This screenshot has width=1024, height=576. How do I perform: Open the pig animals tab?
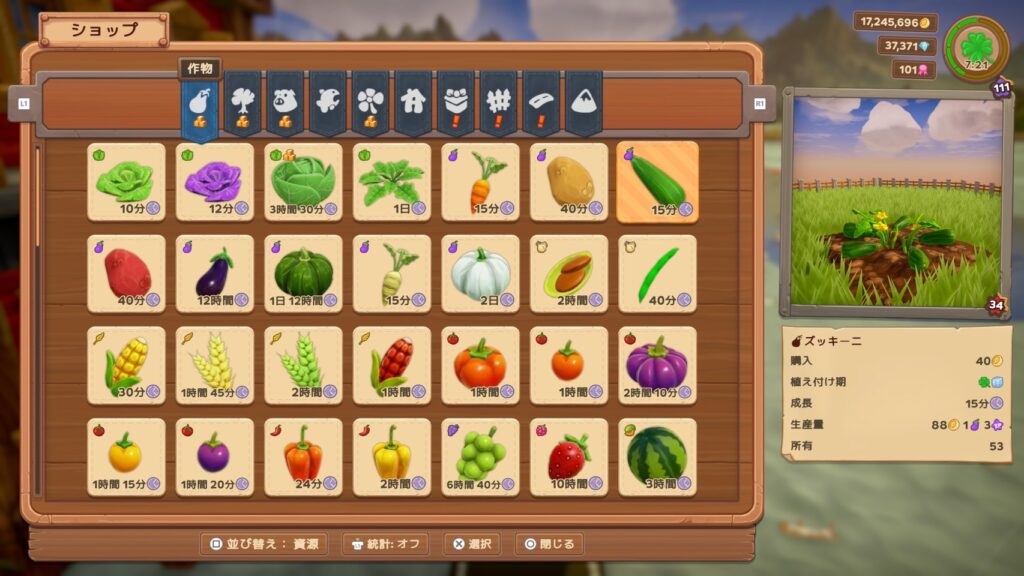pyautogui.click(x=285, y=102)
